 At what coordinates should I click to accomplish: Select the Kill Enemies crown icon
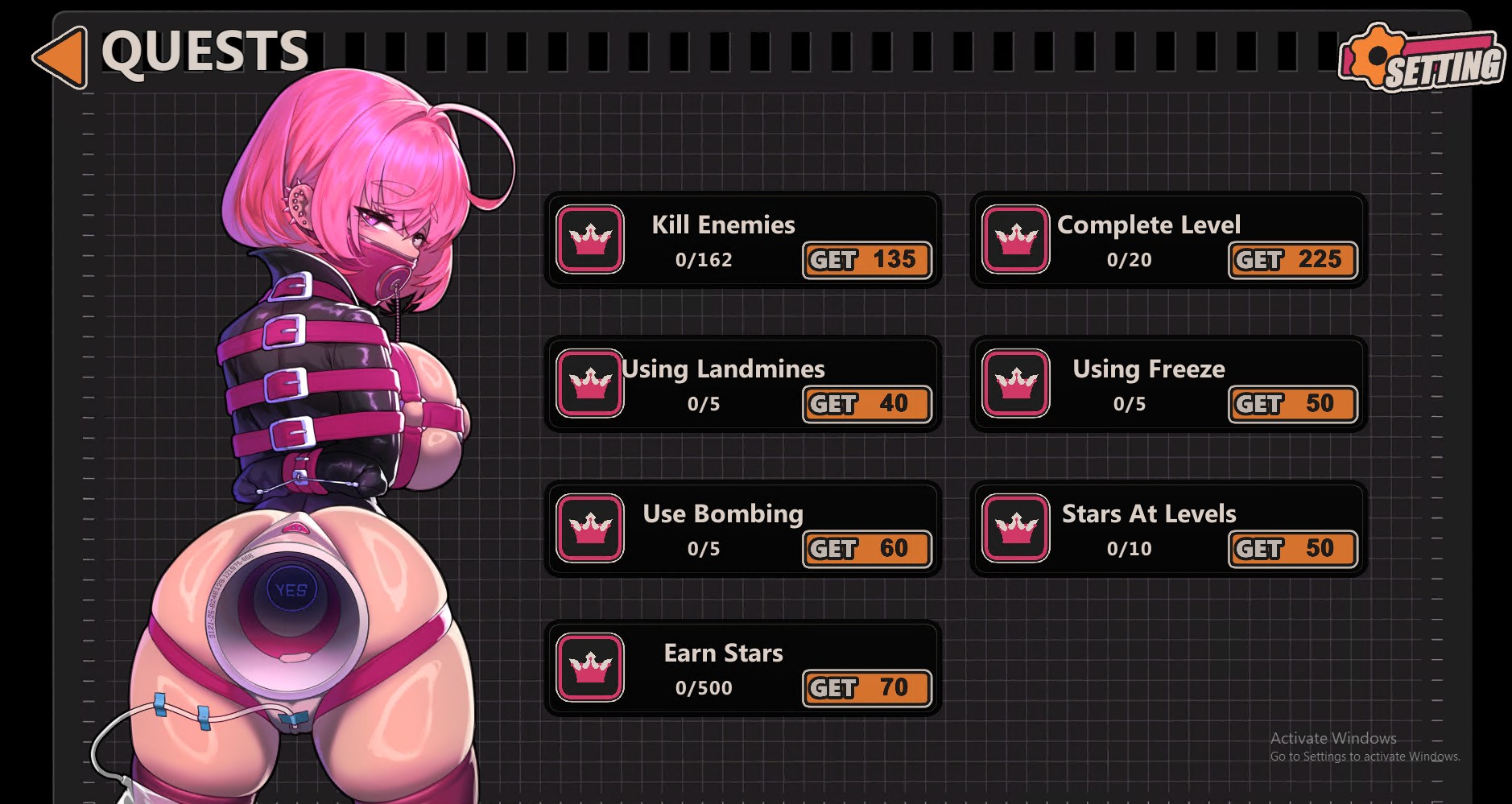[x=590, y=239]
